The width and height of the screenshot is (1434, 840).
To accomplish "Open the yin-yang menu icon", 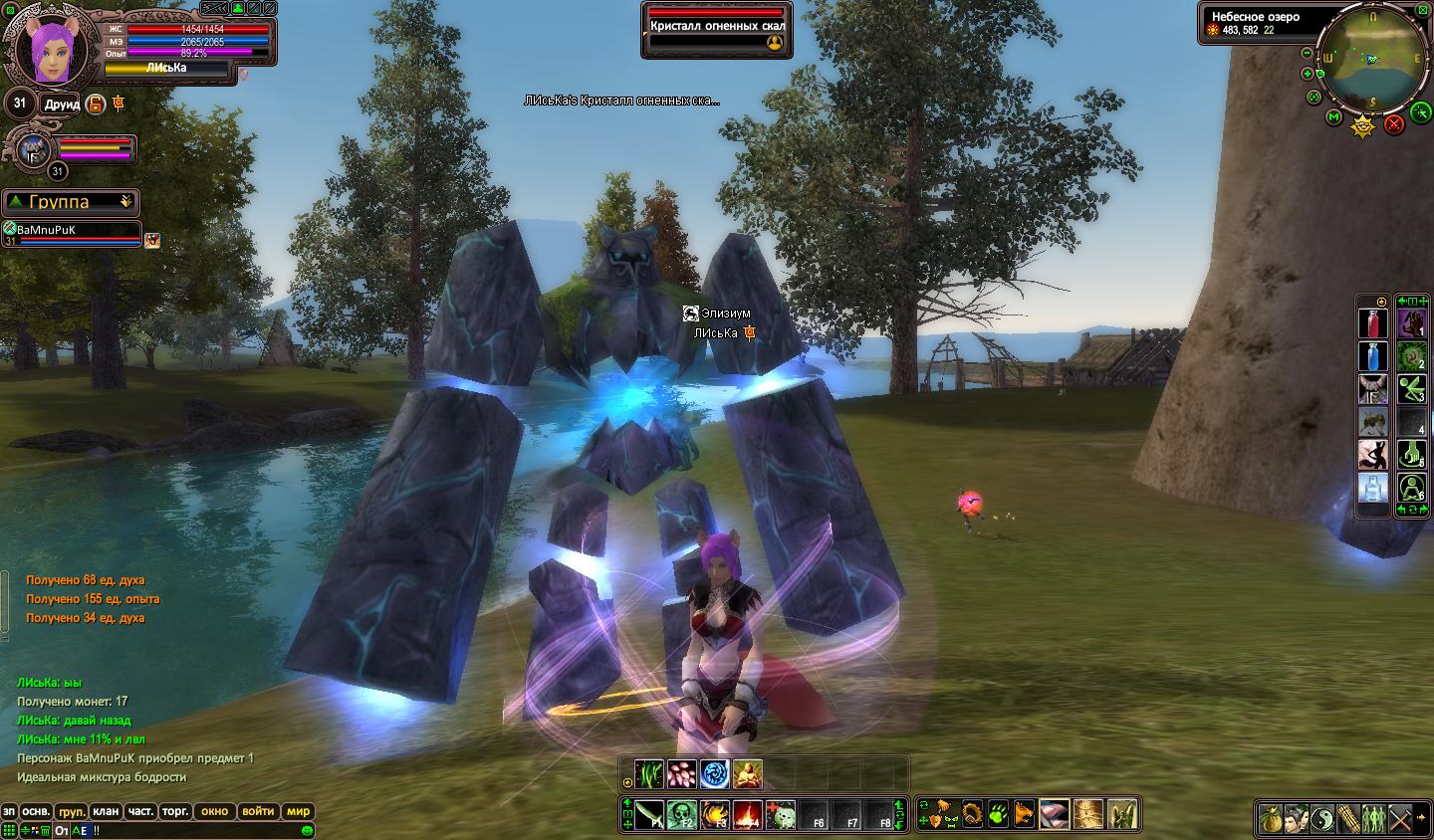I will [1321, 818].
